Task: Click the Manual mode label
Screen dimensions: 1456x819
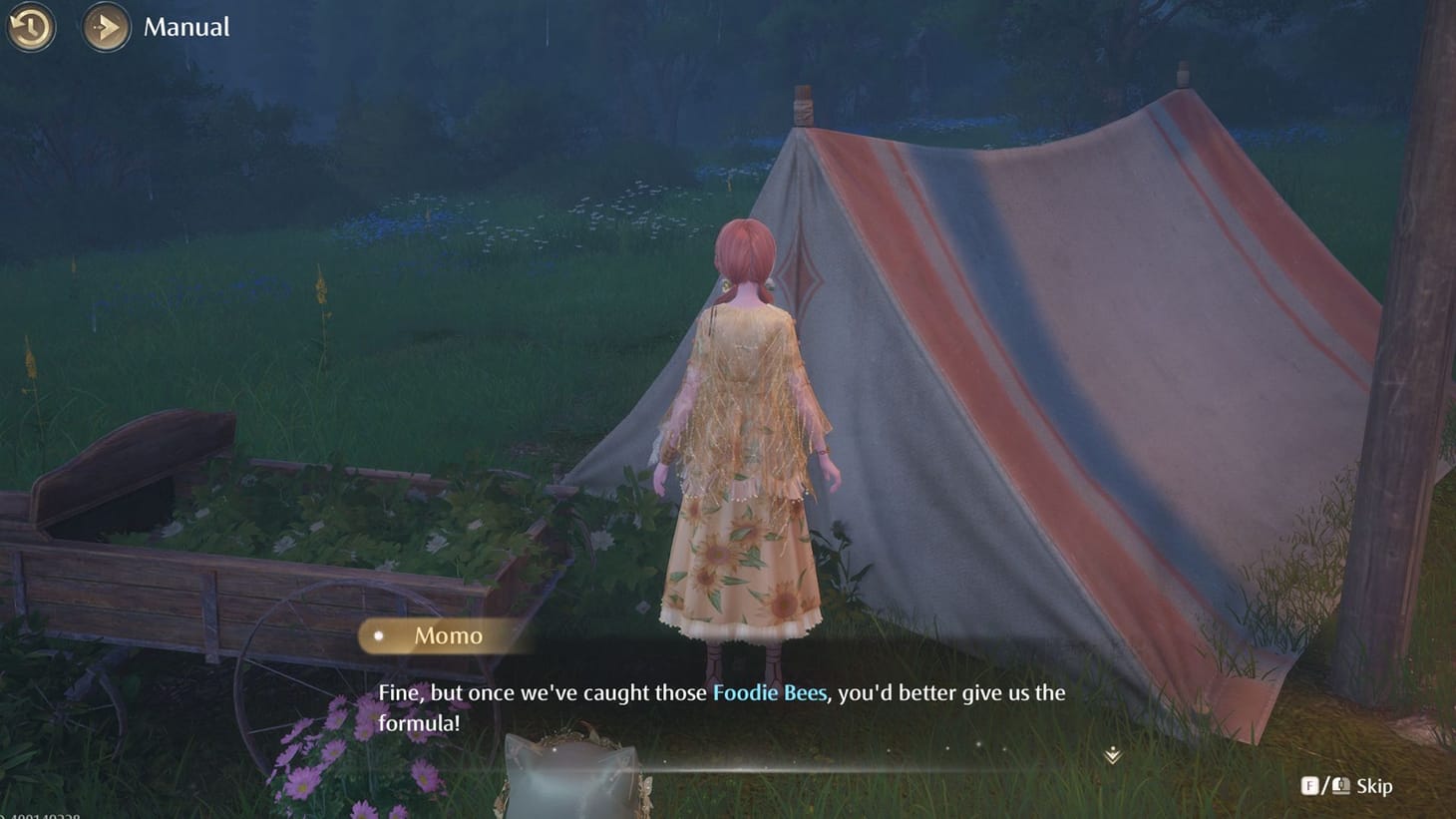Action: (x=185, y=27)
